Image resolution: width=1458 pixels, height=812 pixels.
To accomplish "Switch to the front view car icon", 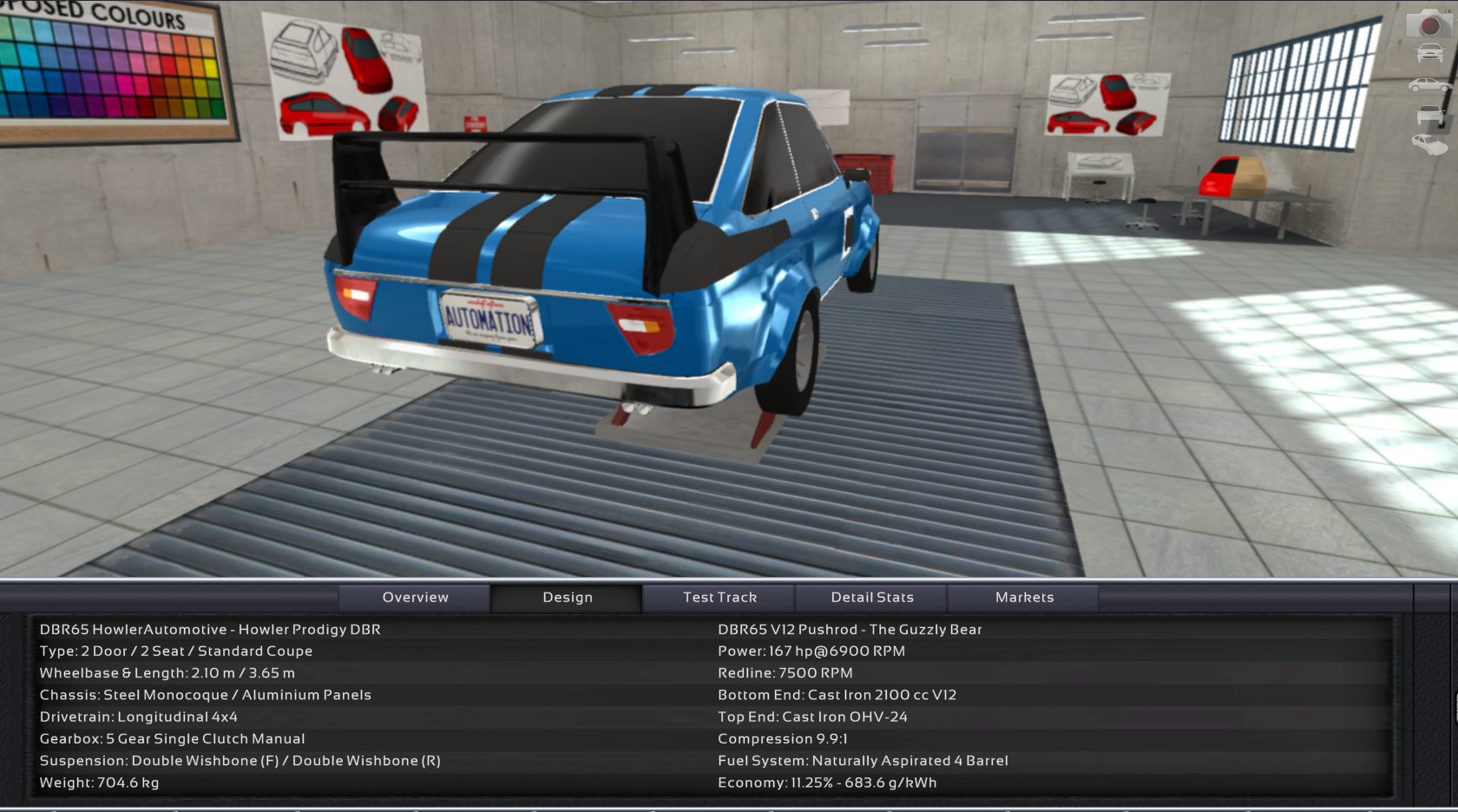I will (x=1429, y=54).
